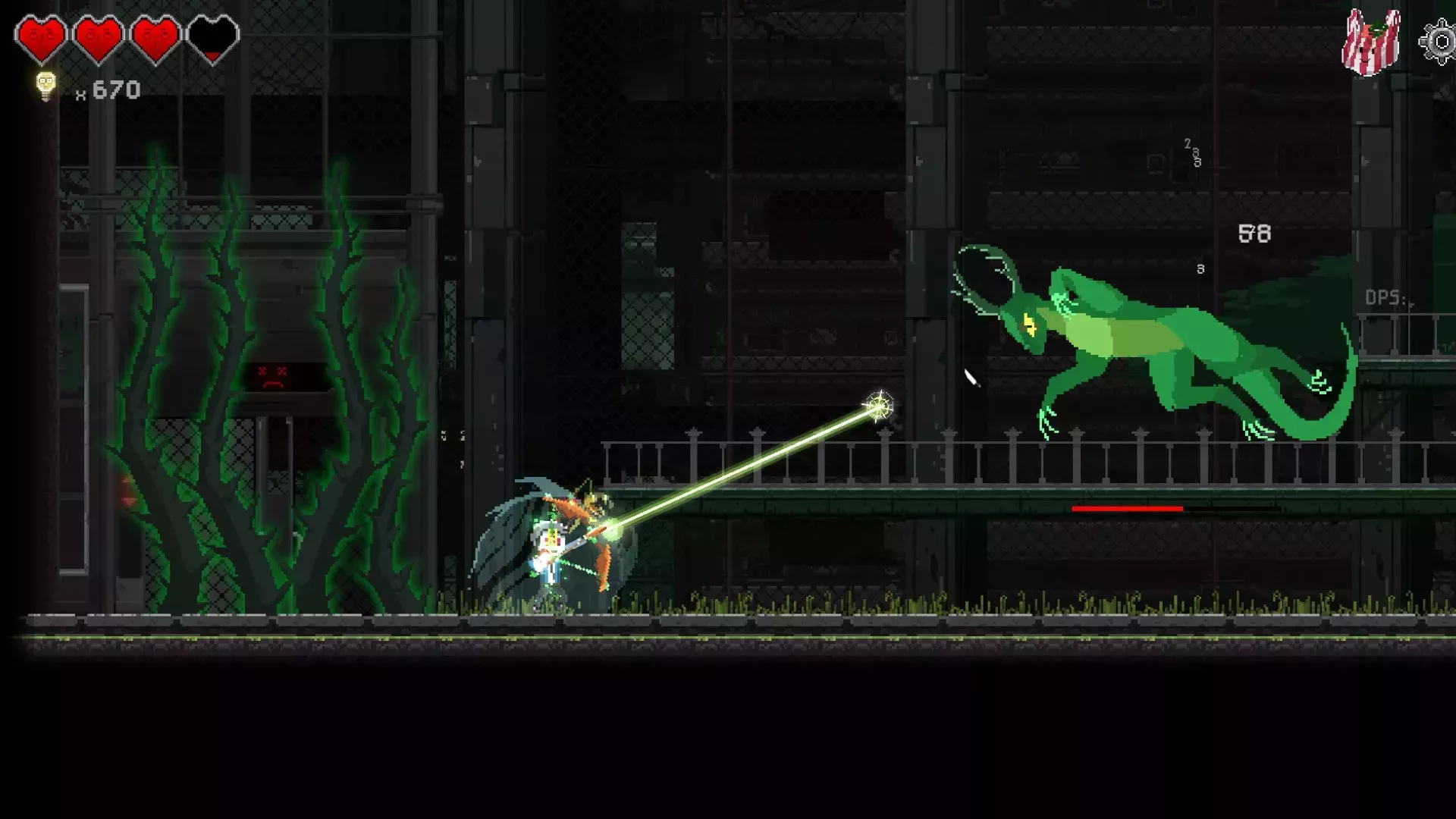Open the striped shopping bag inventory icon
The height and width of the screenshot is (819, 1456).
point(1369,42)
